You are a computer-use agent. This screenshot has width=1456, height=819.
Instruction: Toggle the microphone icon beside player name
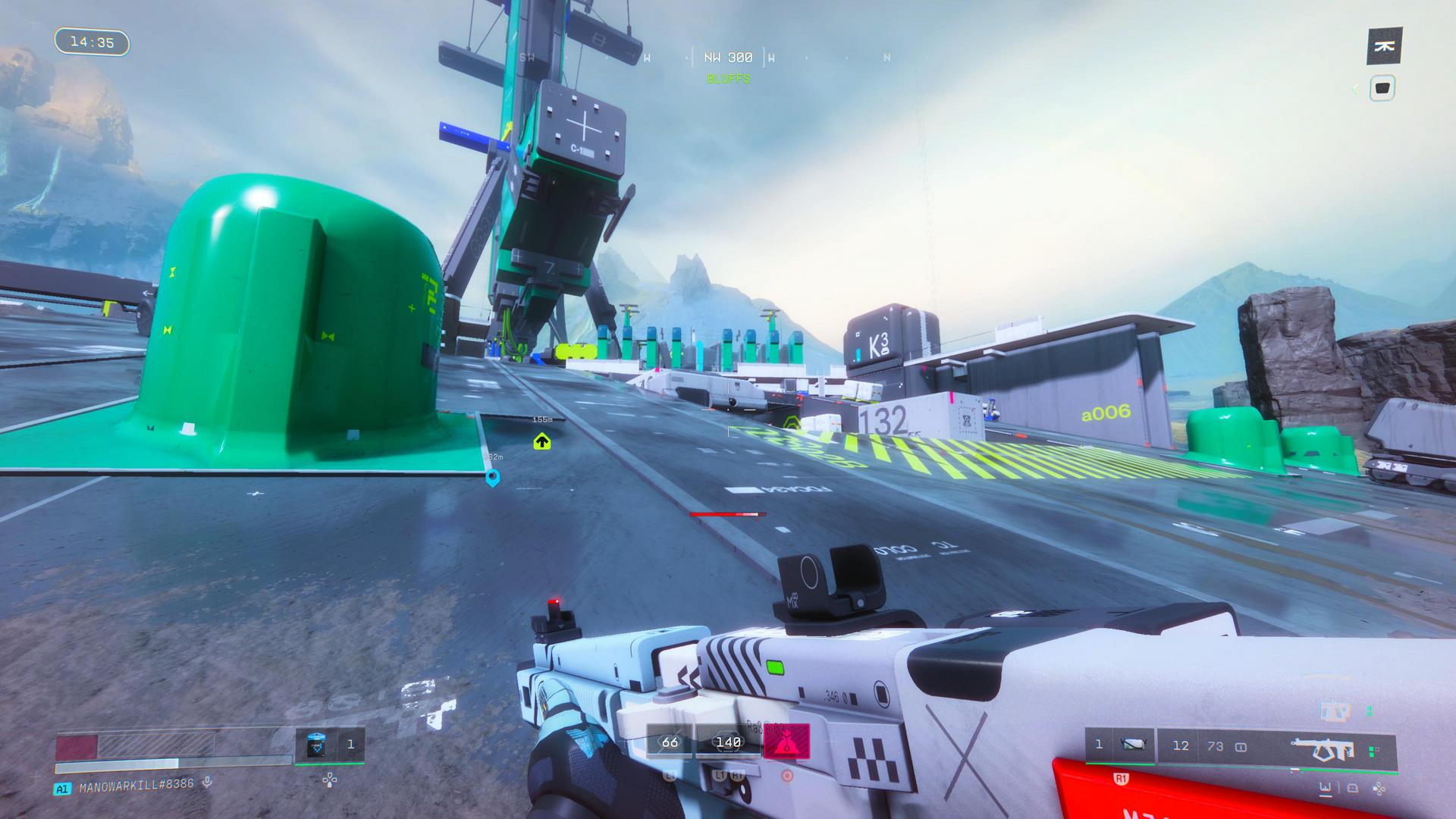[207, 783]
